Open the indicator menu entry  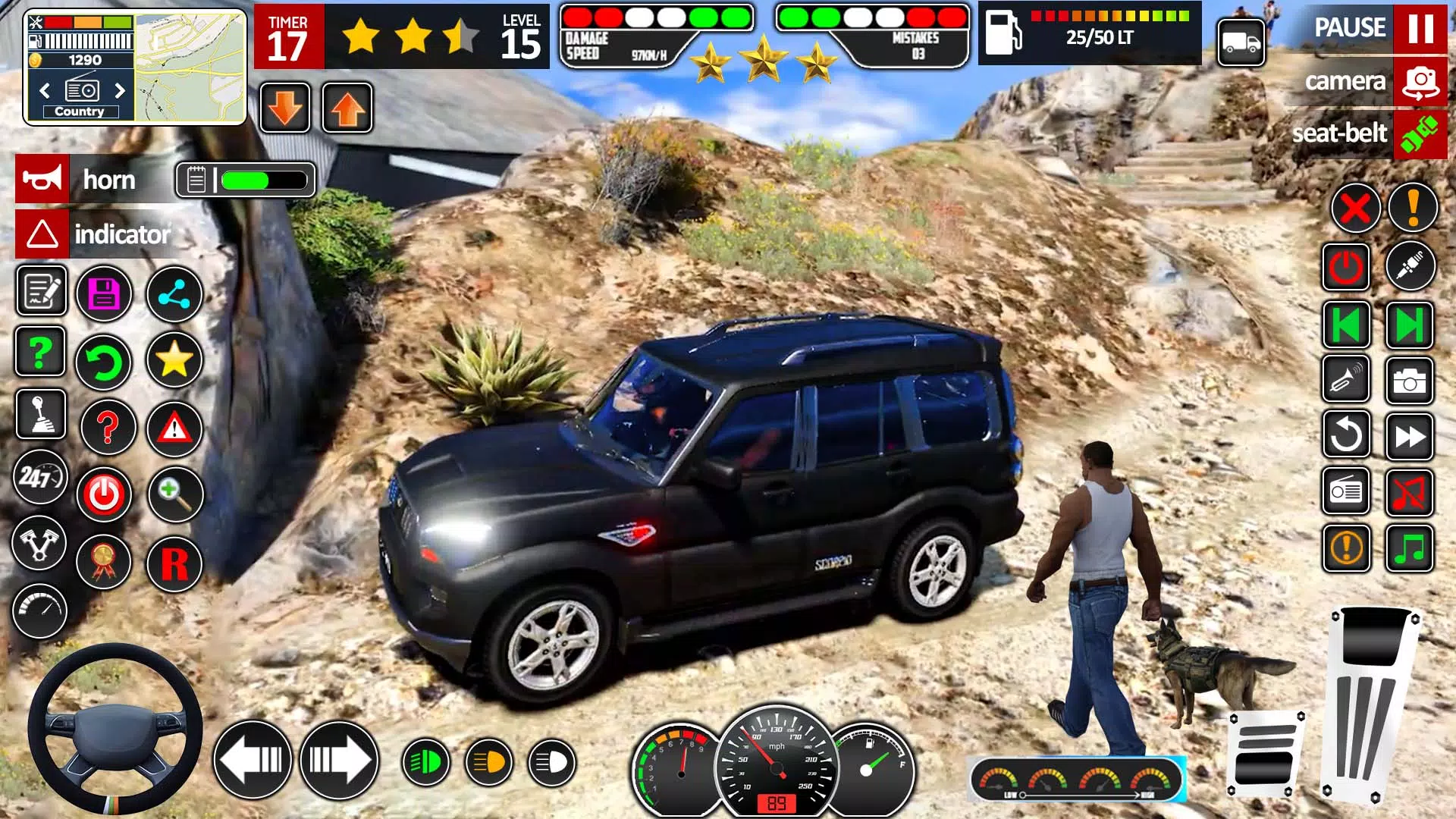coord(124,235)
